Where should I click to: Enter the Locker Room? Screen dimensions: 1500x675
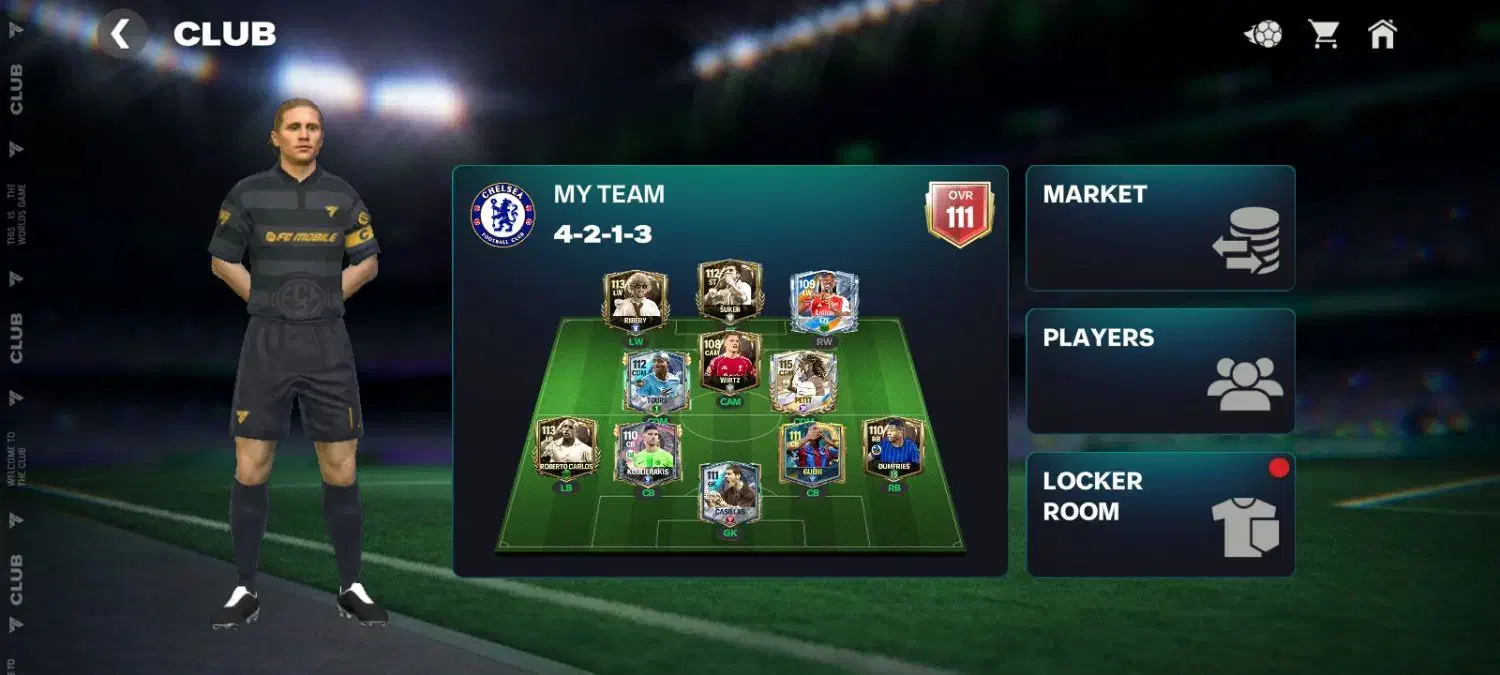tap(1160, 514)
